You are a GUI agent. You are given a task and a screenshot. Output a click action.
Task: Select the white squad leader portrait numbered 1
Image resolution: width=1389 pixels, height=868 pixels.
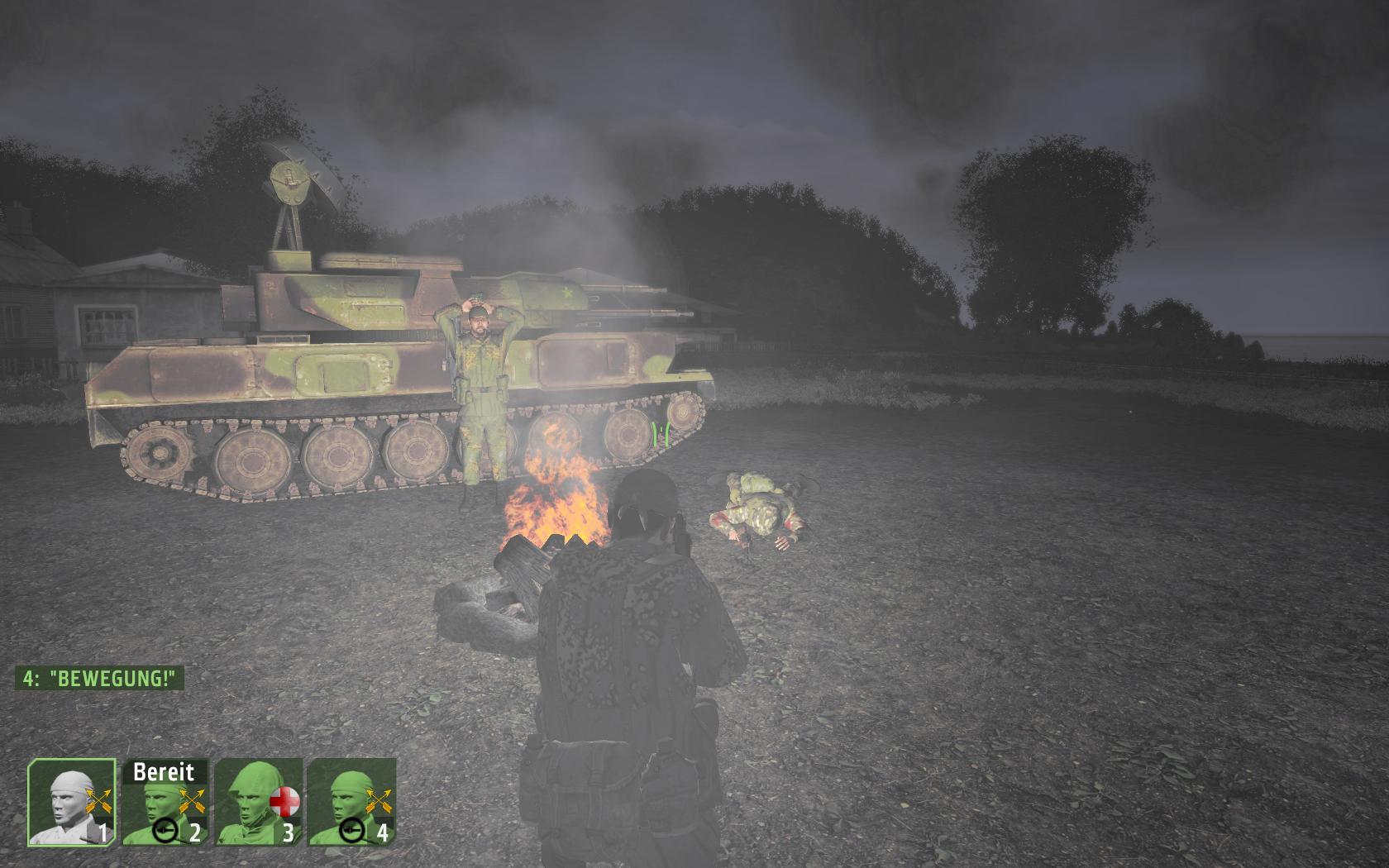pos(72,803)
